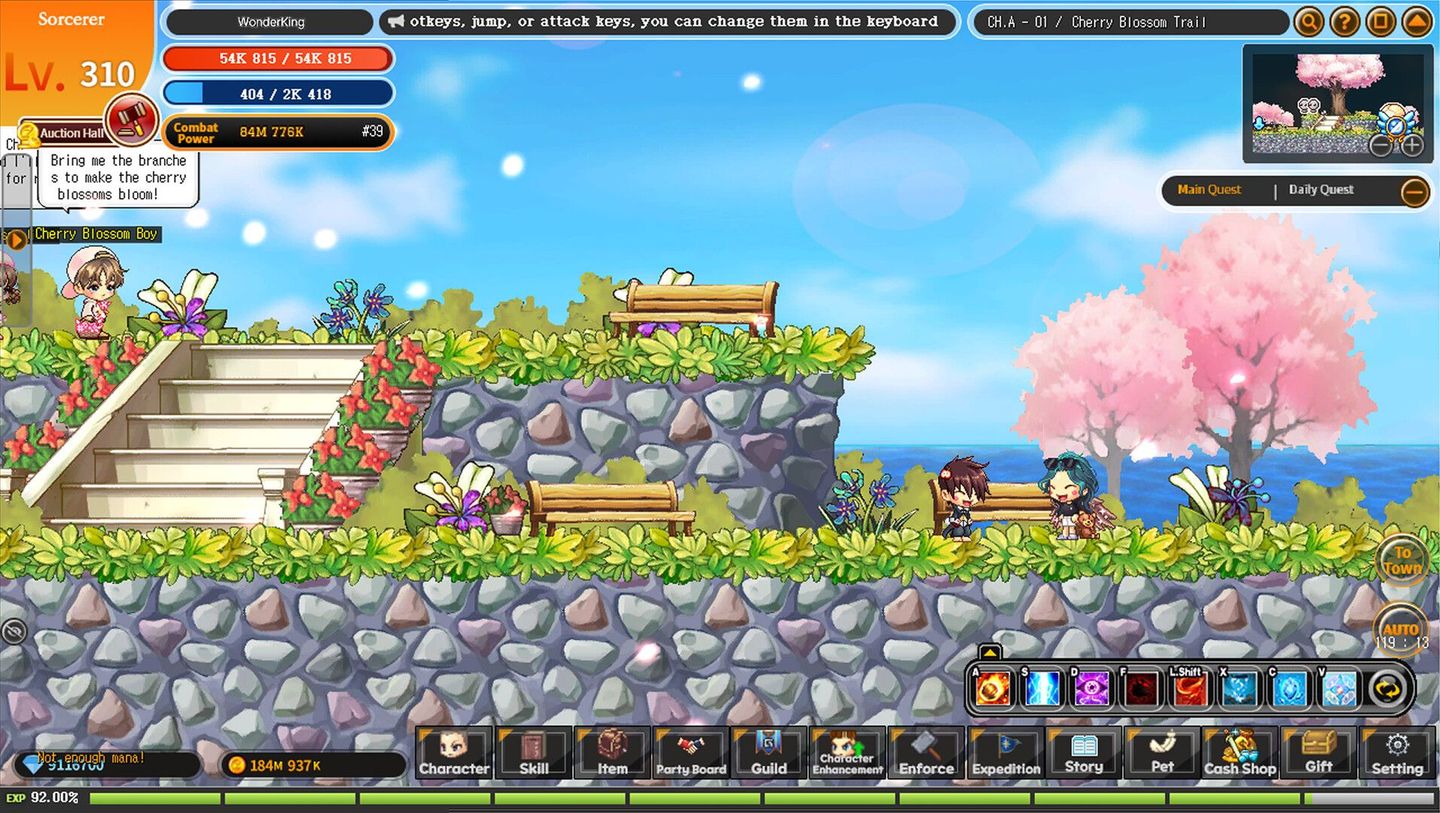Open the Character window
Image resolution: width=1440 pixels, height=813 pixels.
click(x=455, y=754)
